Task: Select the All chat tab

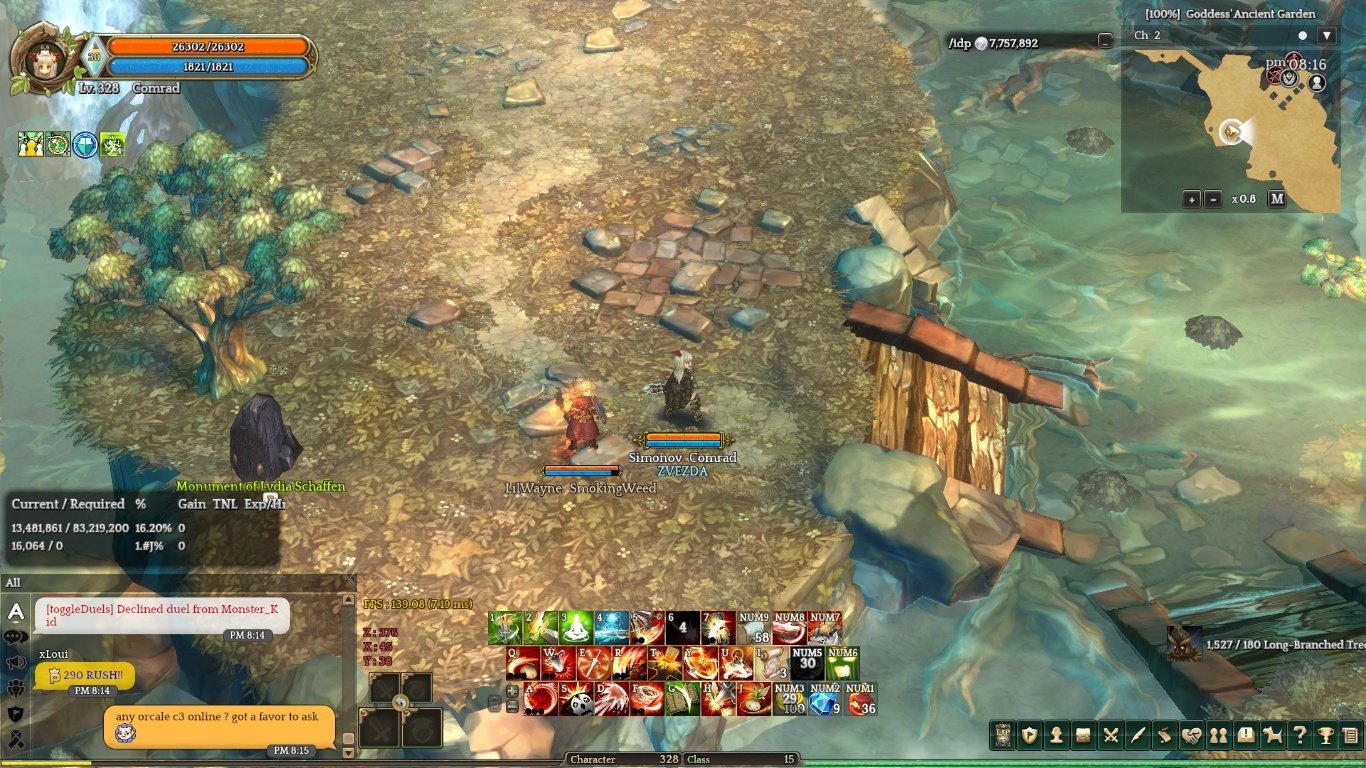Action: (x=13, y=583)
